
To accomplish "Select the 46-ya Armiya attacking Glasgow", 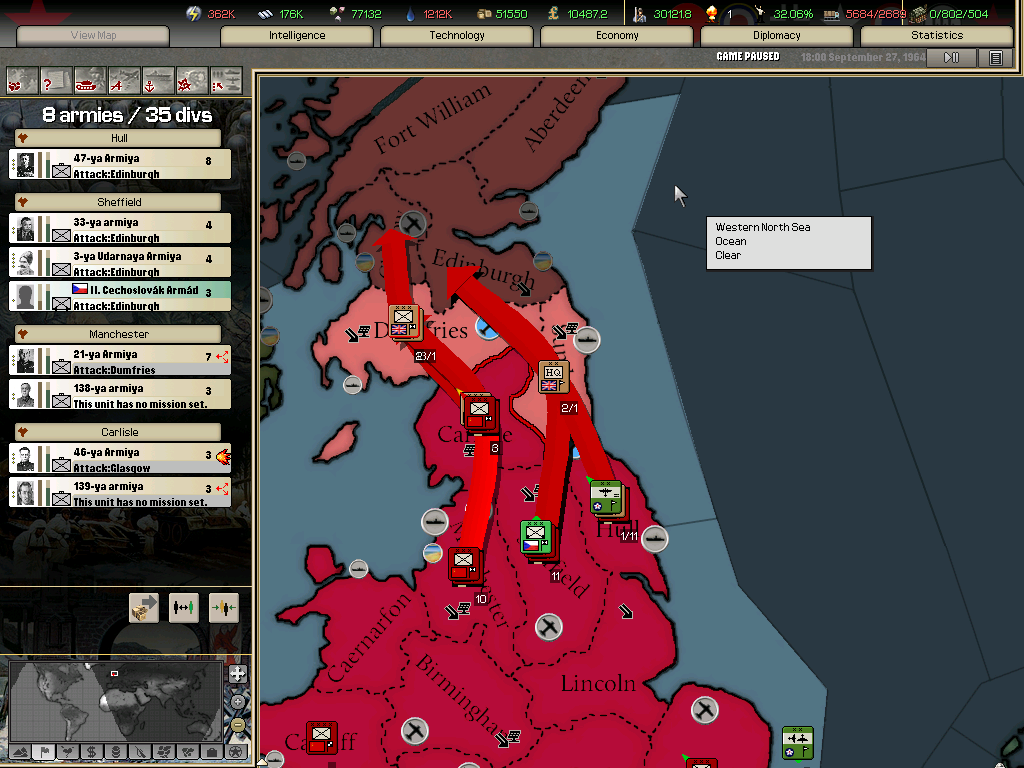I will pyautogui.click(x=120, y=459).
